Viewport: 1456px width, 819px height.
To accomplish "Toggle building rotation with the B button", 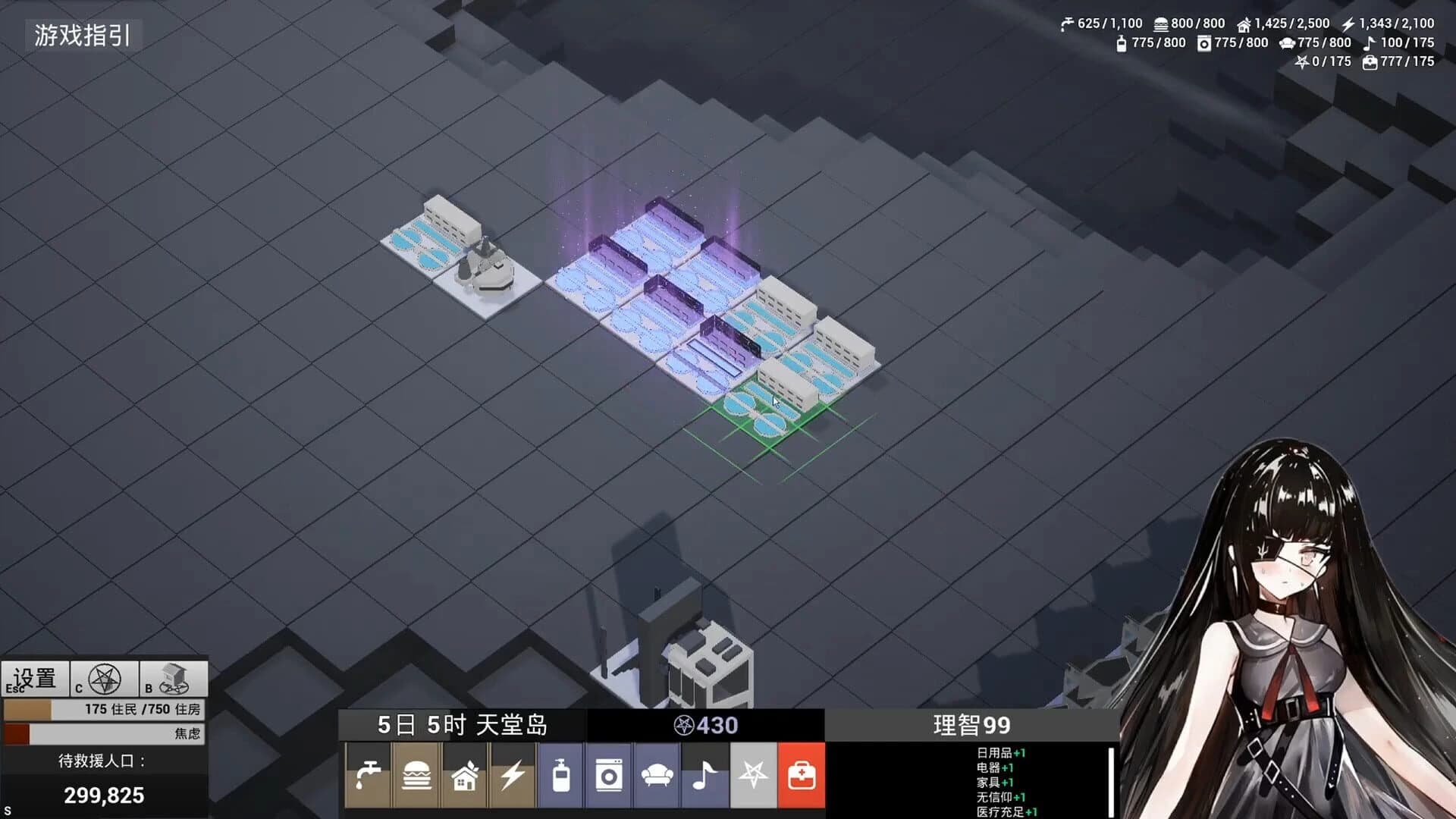I will (173, 679).
